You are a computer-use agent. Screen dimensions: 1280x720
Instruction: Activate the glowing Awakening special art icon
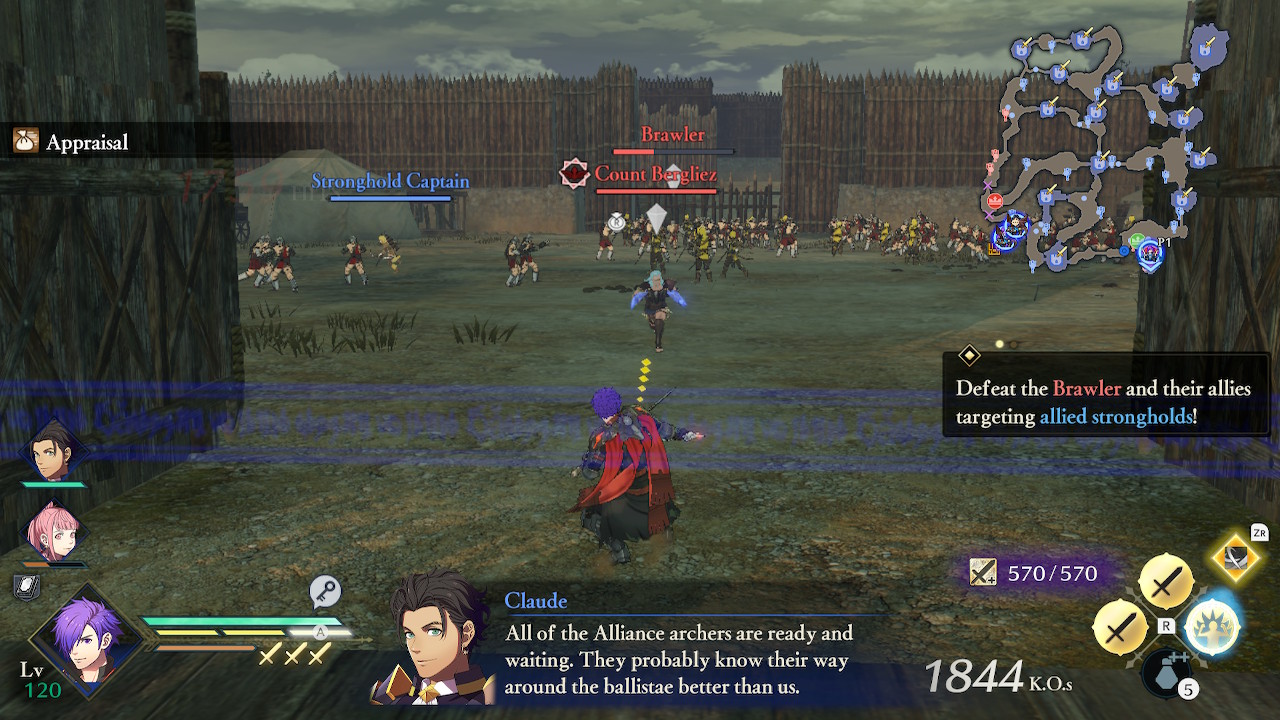coord(1211,628)
